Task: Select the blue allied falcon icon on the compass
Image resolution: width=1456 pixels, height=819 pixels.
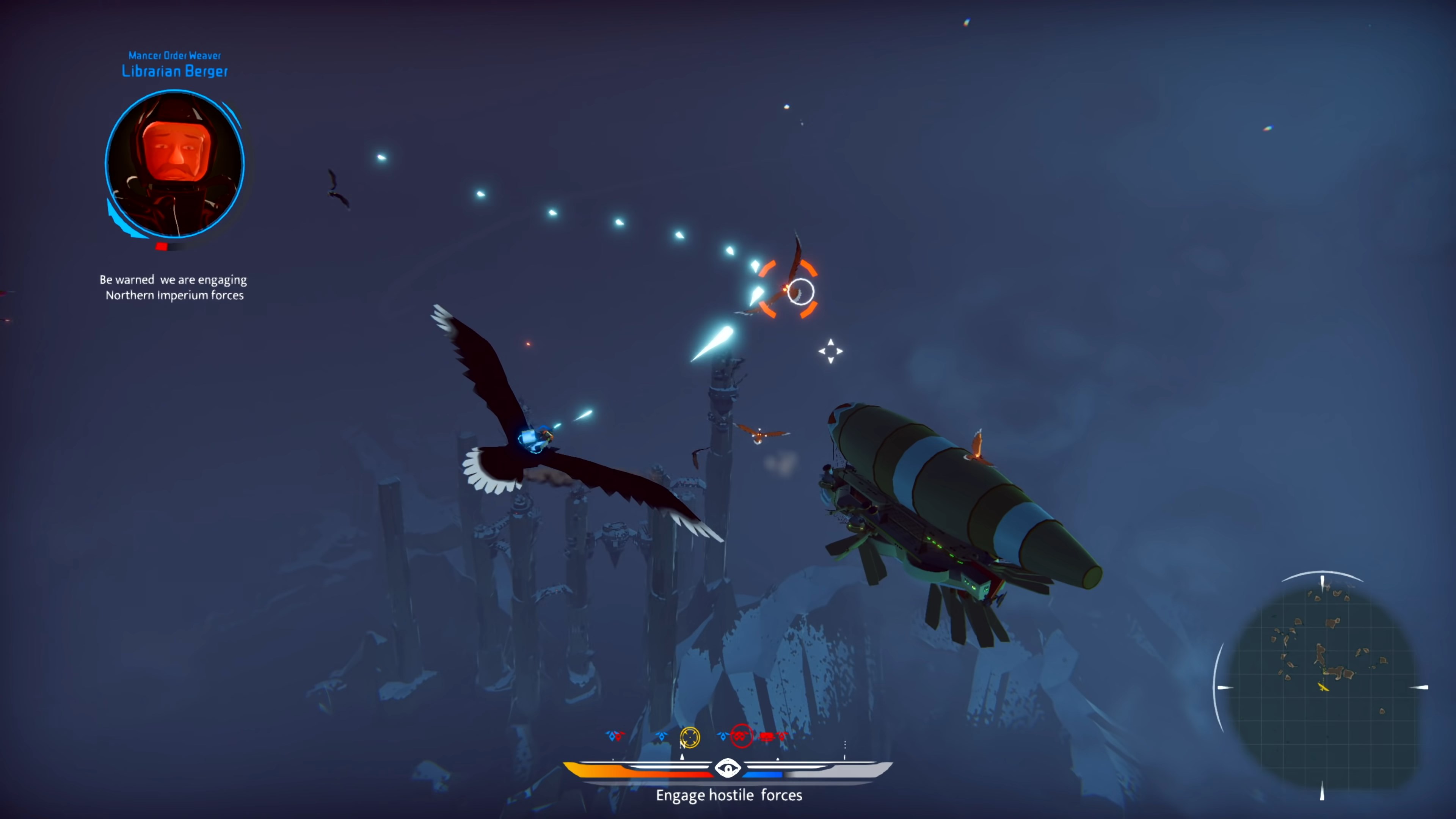Action: pos(661,736)
